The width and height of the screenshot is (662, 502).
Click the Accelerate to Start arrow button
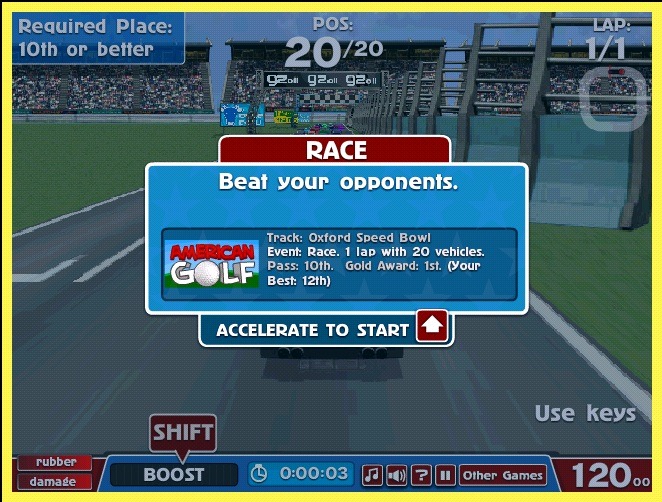click(432, 327)
